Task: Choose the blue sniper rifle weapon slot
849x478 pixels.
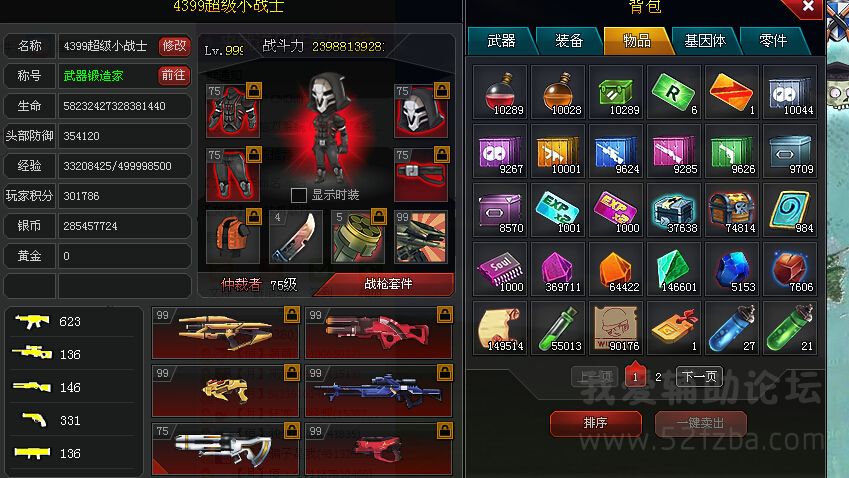Action: 380,391
